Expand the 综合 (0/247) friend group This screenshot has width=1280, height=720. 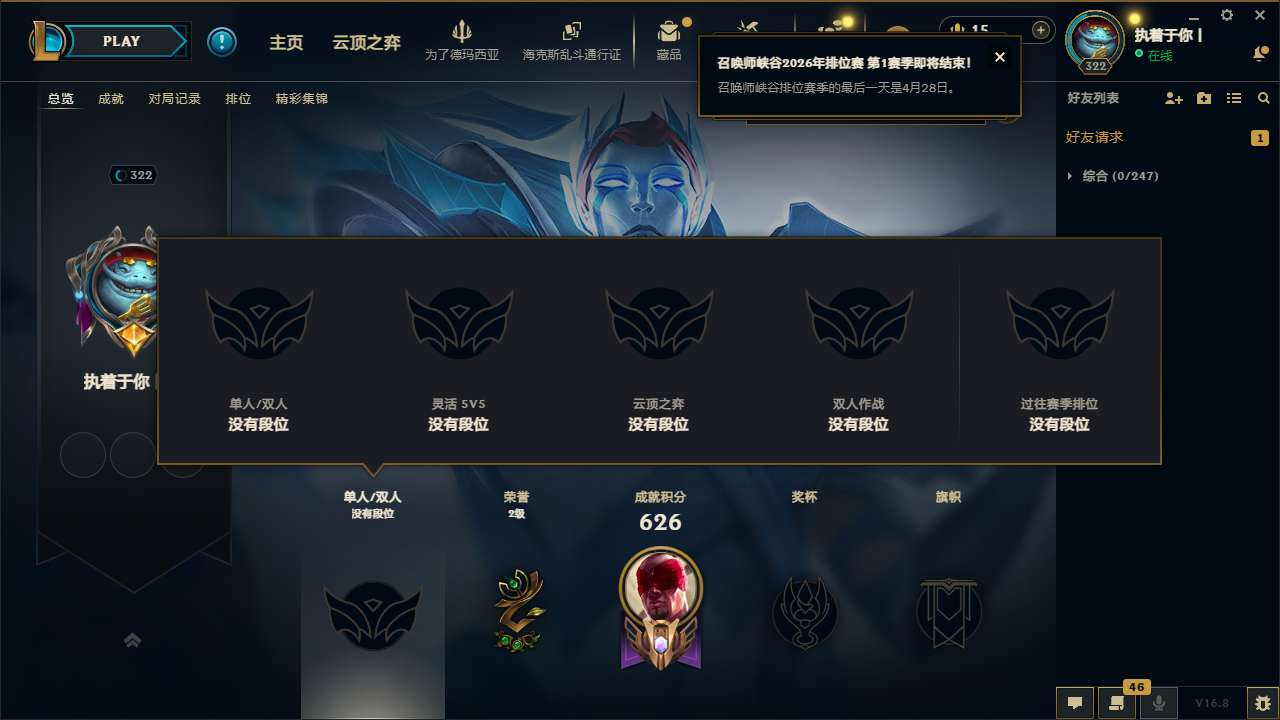pos(1113,175)
